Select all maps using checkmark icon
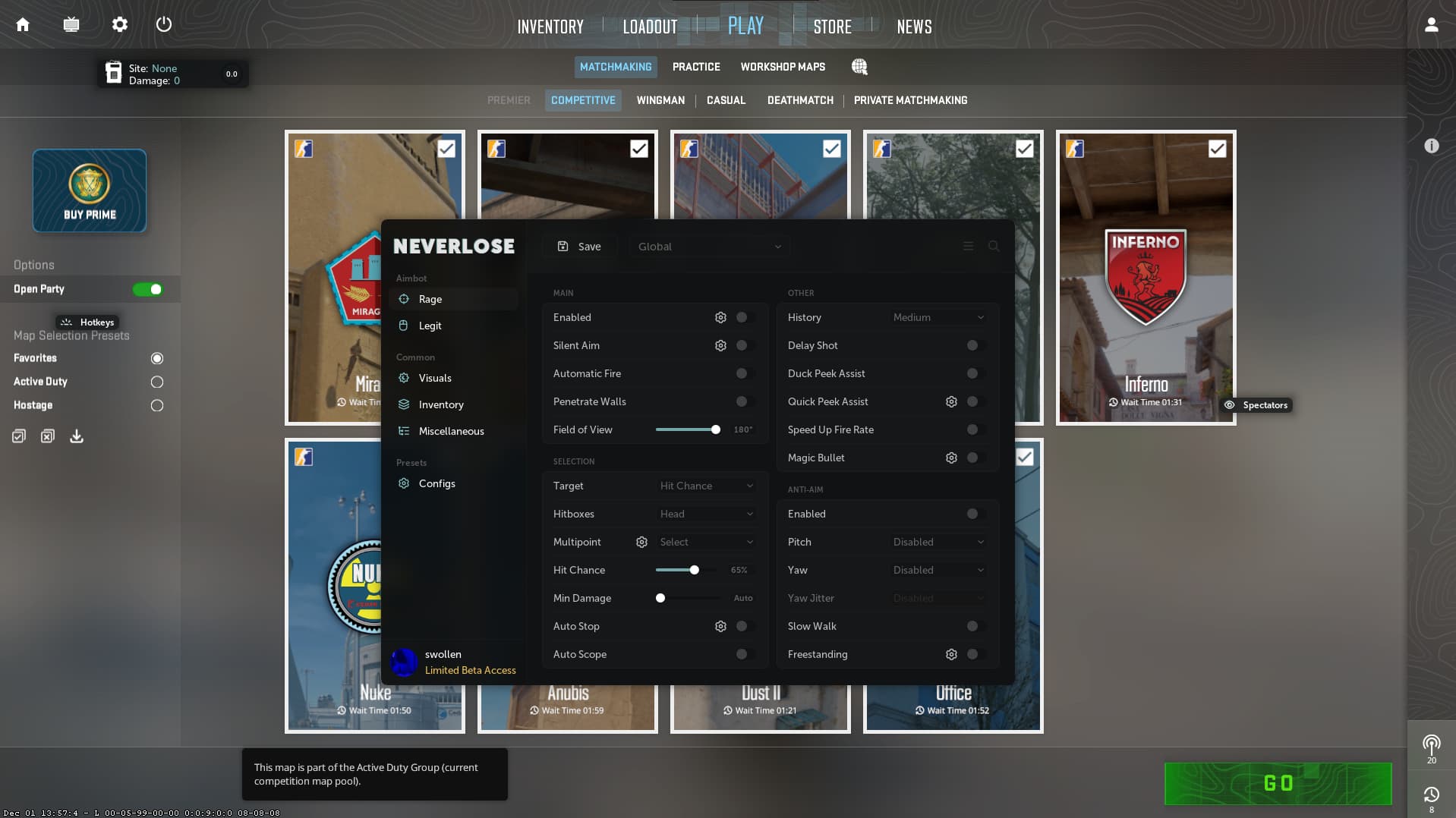The image size is (1456, 818). coord(18,436)
